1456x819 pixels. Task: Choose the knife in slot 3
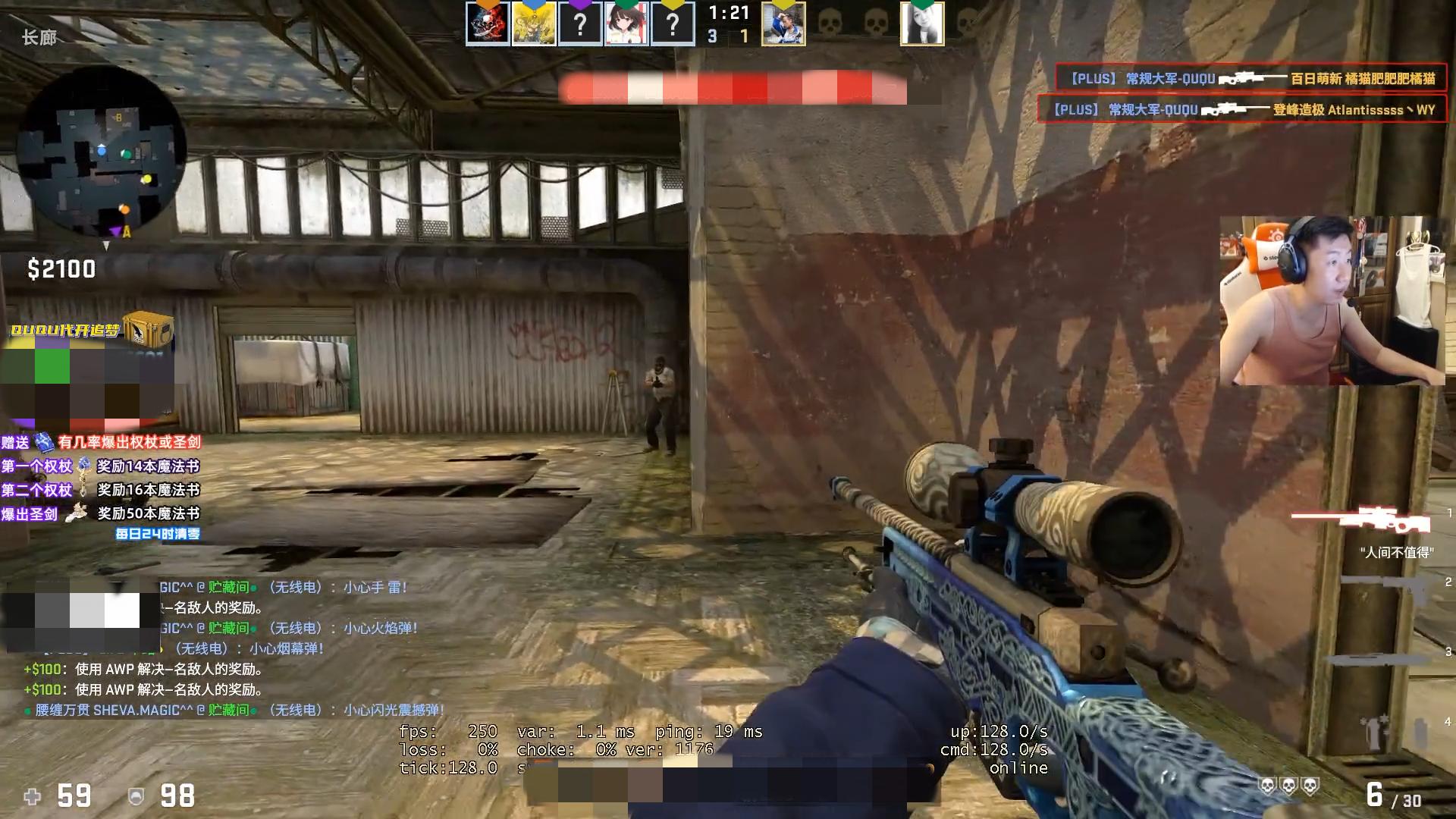tap(1376, 657)
